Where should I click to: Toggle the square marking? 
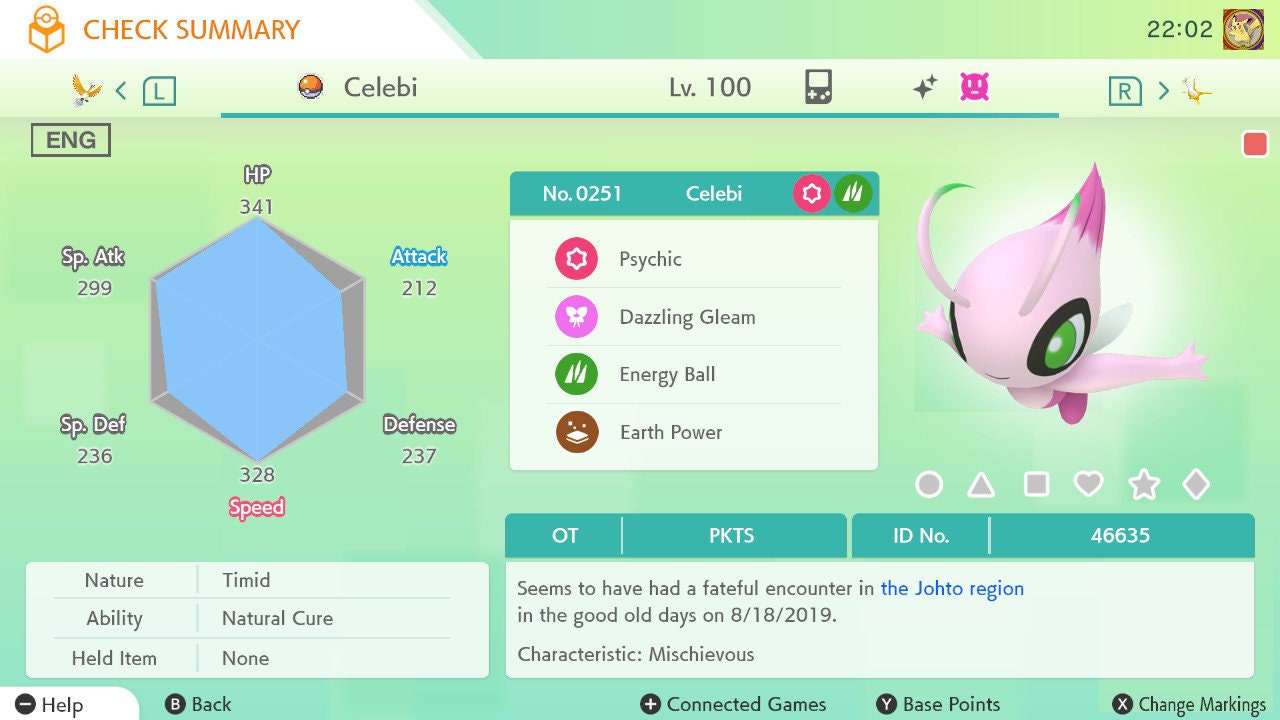[1036, 485]
